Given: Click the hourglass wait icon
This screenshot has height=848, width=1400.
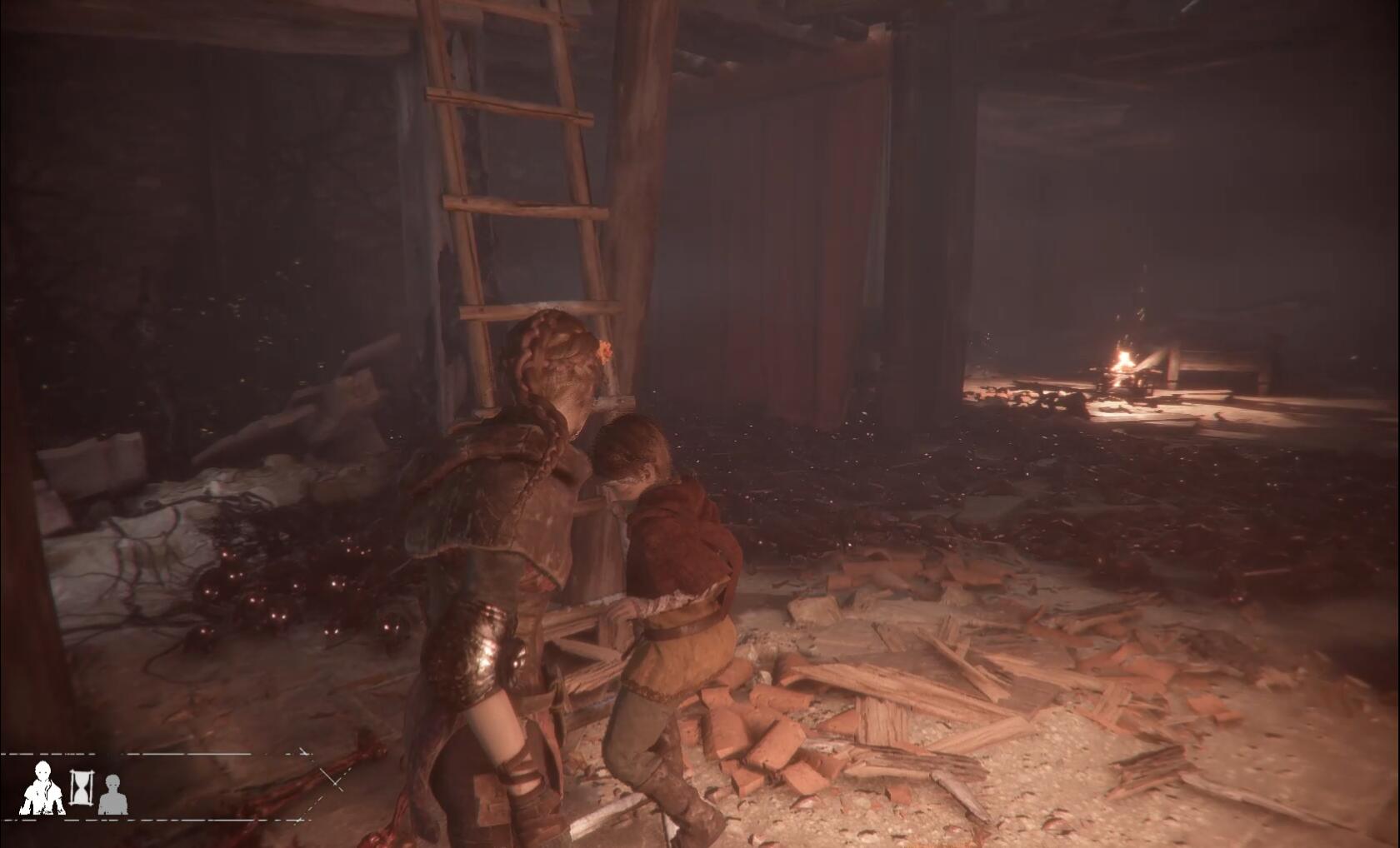Looking at the screenshot, I should click(x=81, y=787).
